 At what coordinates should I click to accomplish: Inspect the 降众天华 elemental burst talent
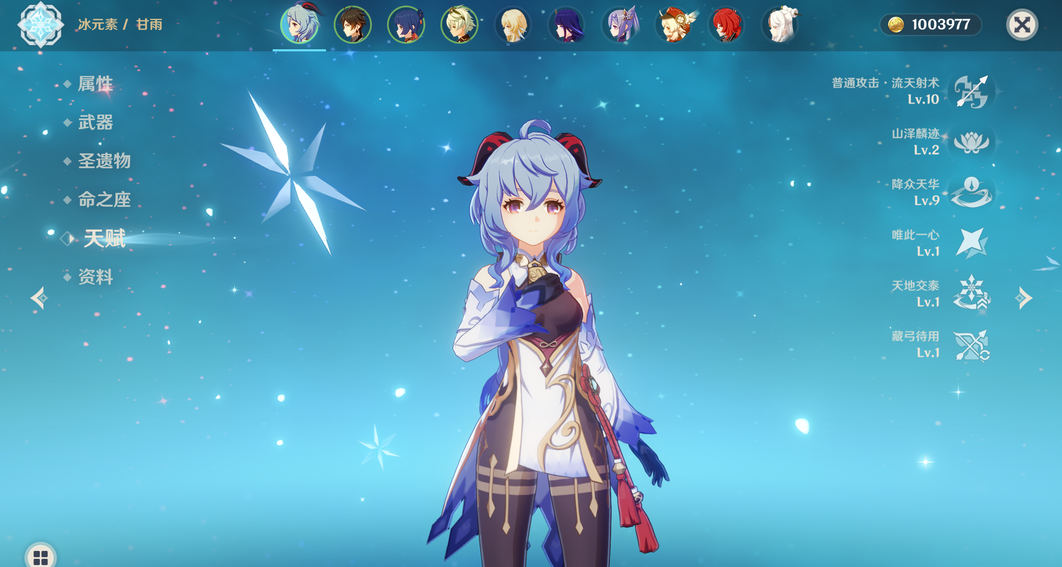pos(970,192)
